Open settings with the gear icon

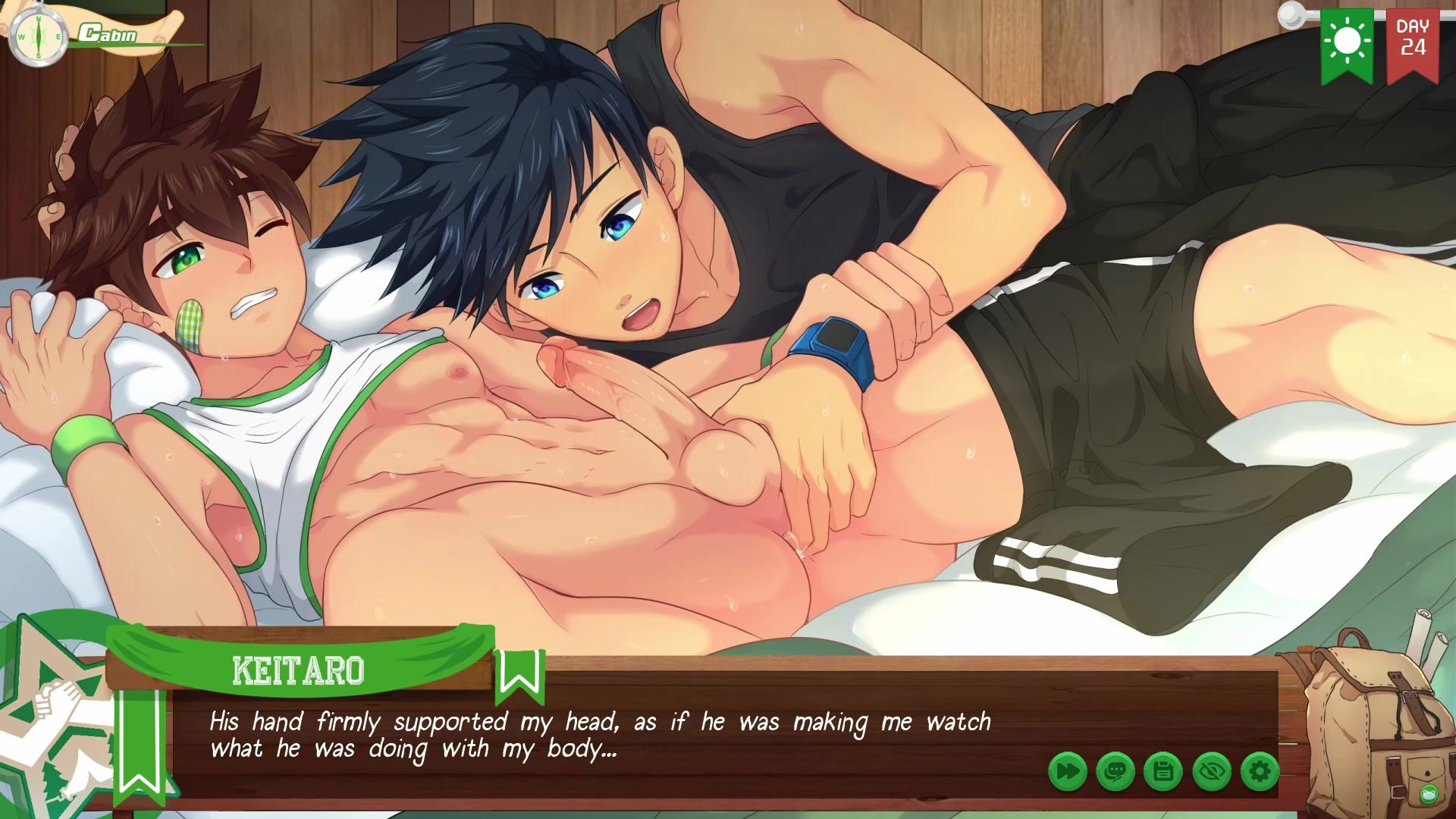point(1260,772)
